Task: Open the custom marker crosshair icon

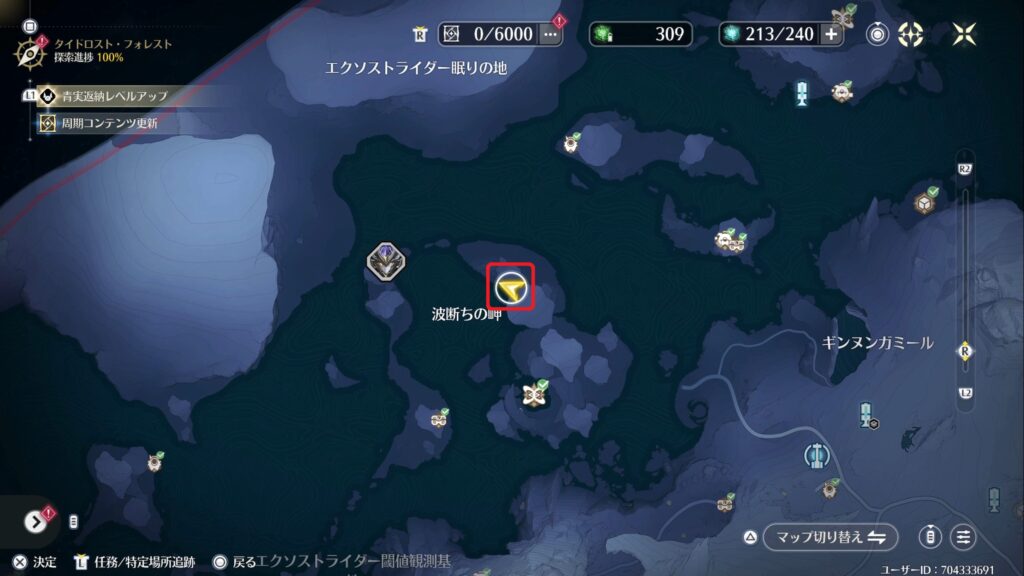Action: [x=911, y=34]
